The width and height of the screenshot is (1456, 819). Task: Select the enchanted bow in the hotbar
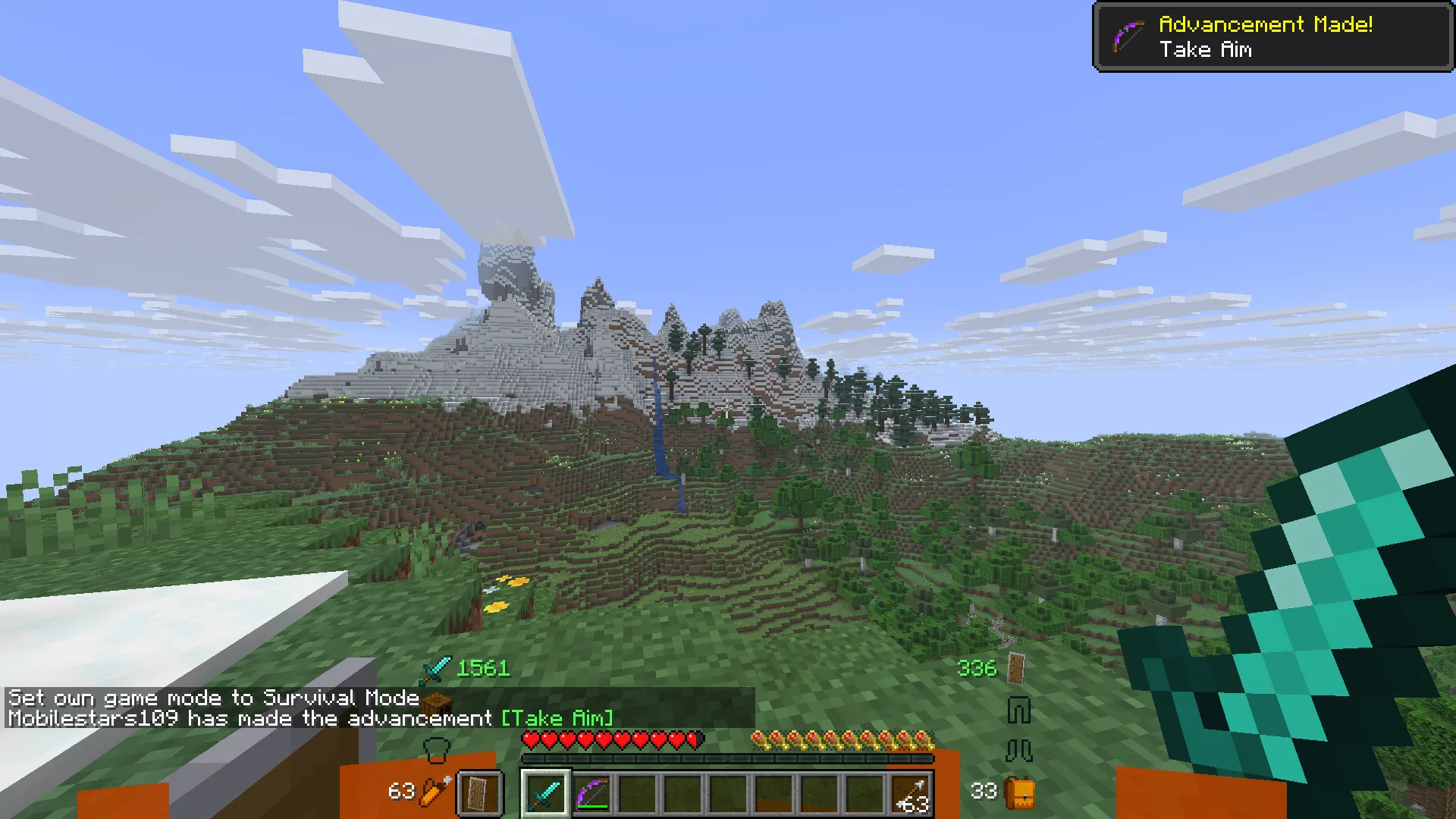593,795
